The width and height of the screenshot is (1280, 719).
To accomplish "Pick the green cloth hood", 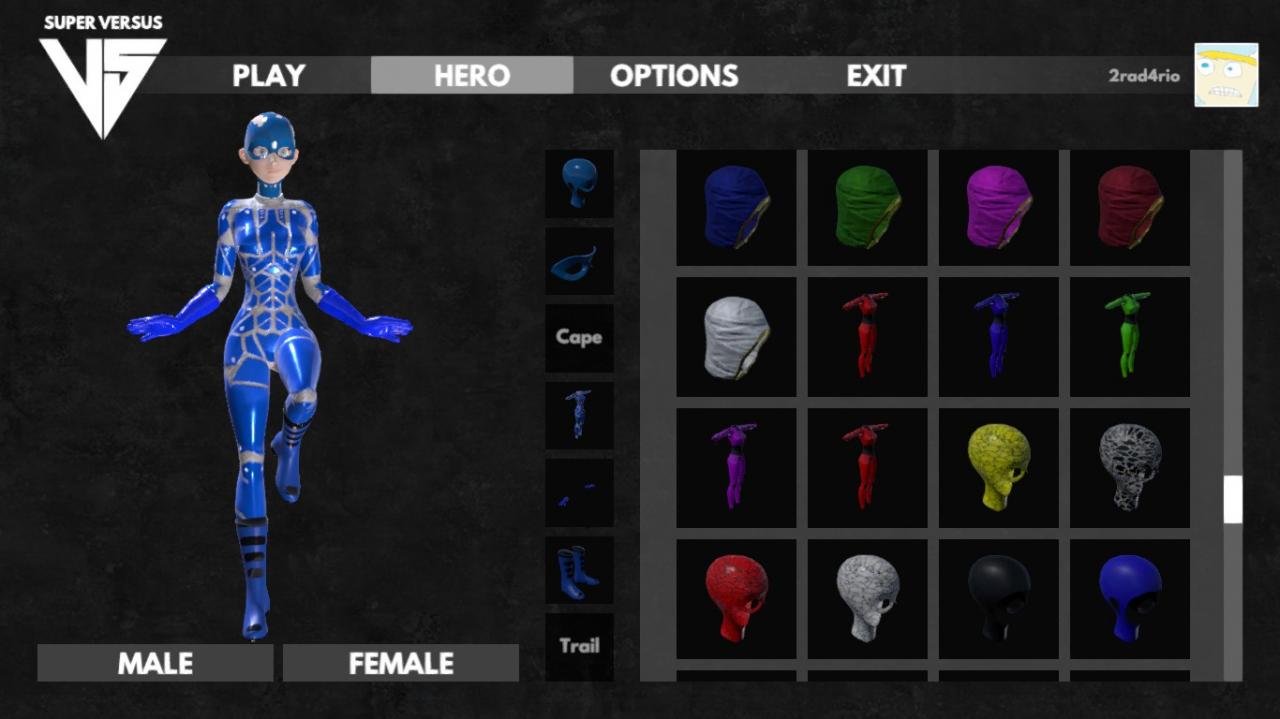I will 867,207.
